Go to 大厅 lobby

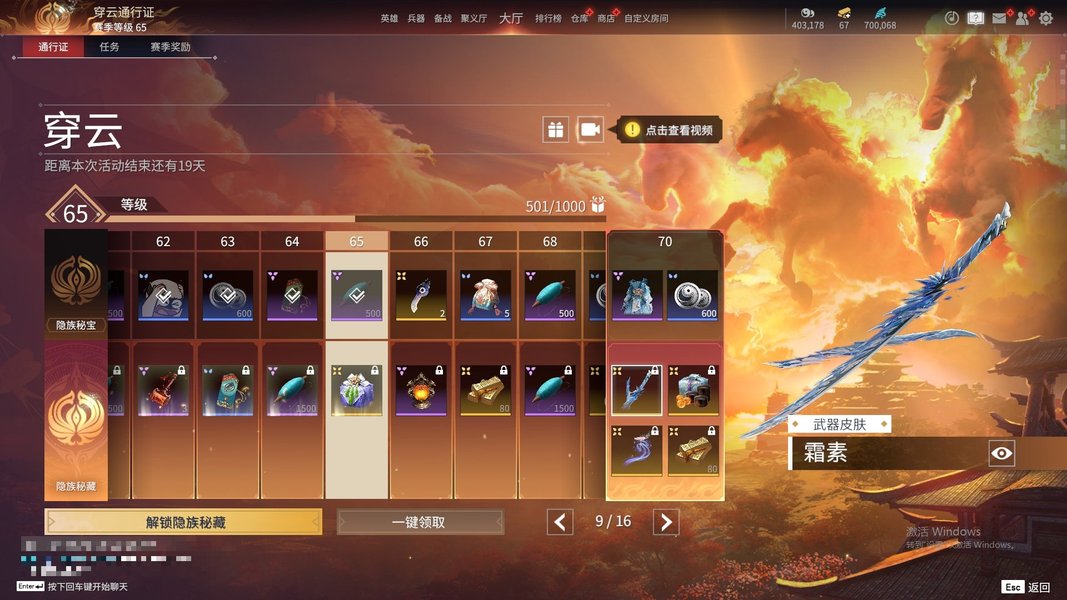click(510, 18)
